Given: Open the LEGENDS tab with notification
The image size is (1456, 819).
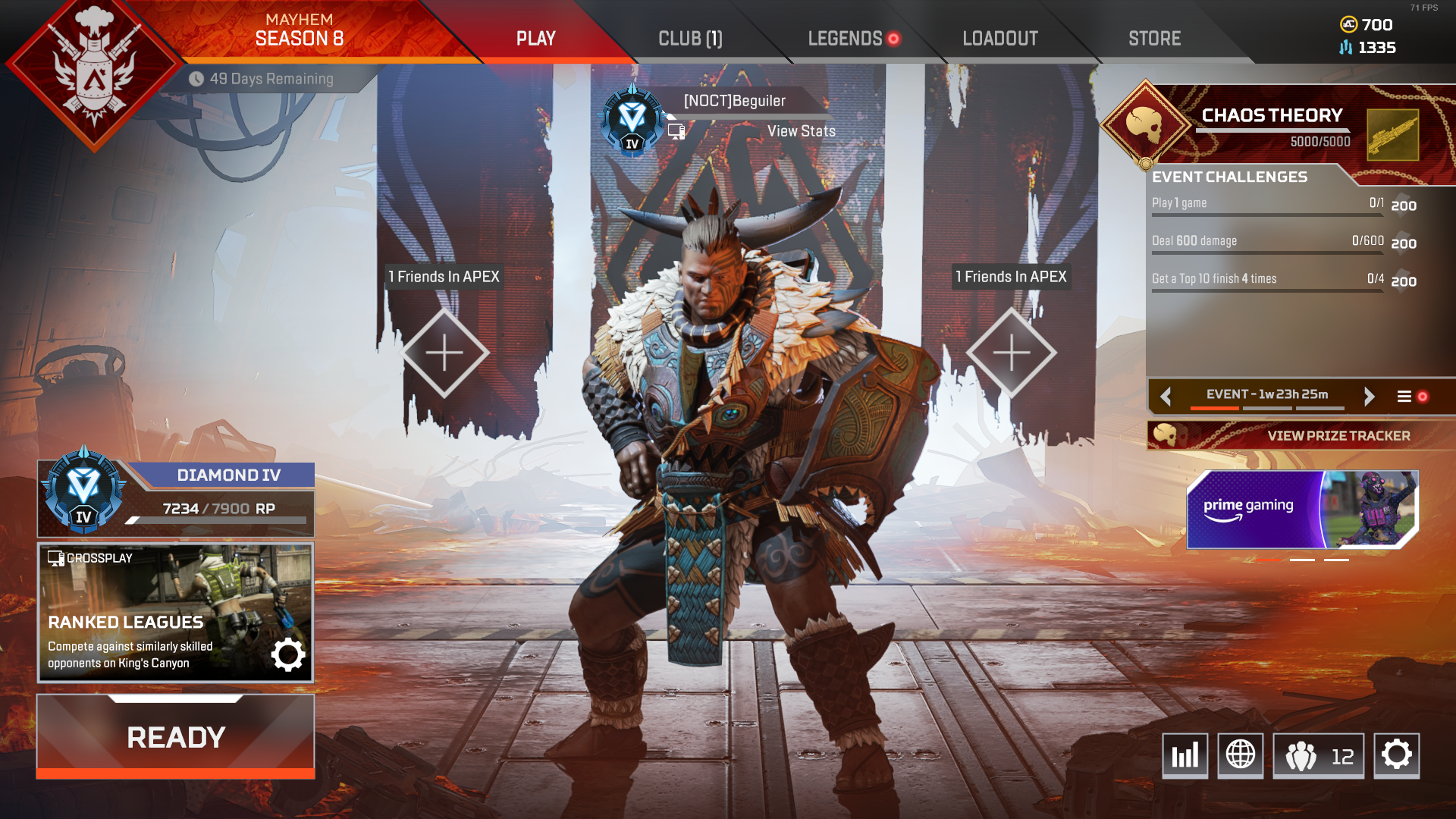Looking at the screenshot, I should tap(844, 38).
